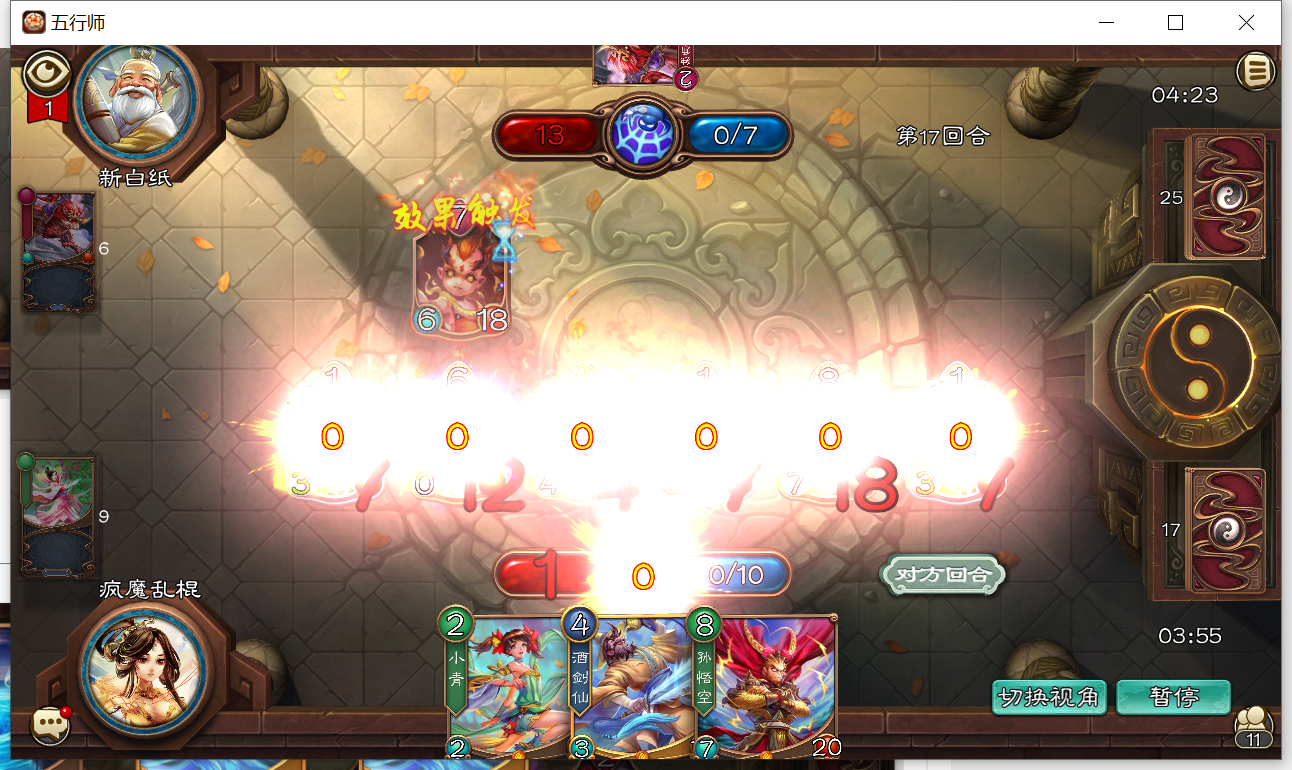Click the blue mana orb between score bars

[643, 131]
